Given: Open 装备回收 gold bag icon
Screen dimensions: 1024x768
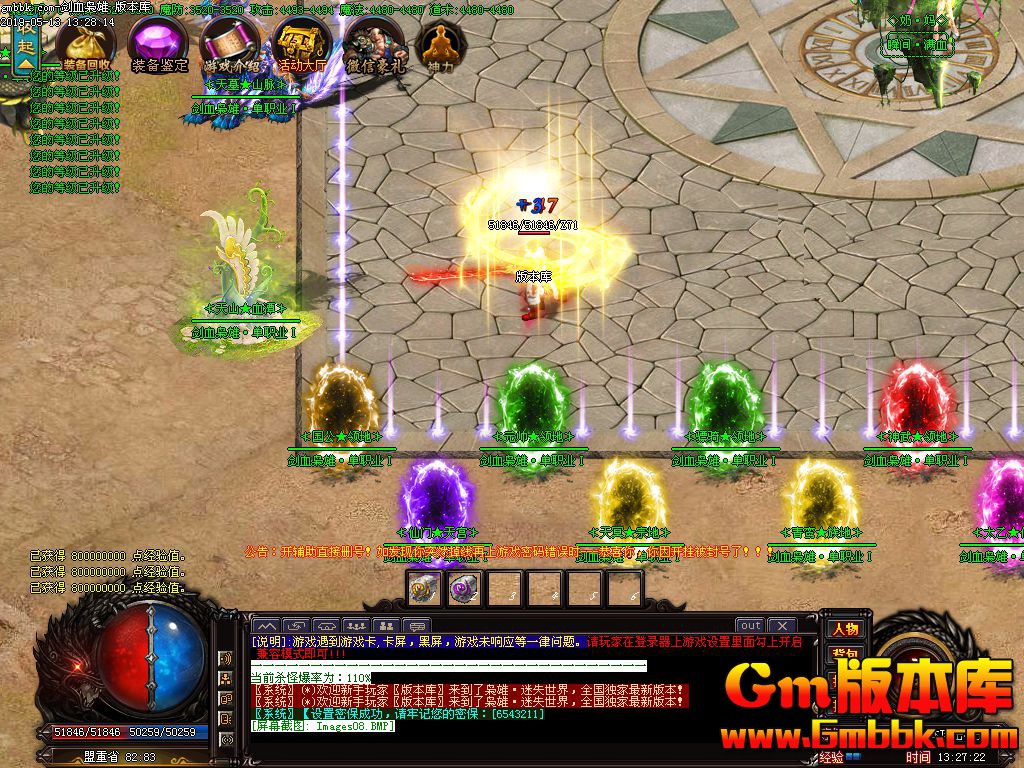Looking at the screenshot, I should click(x=86, y=42).
